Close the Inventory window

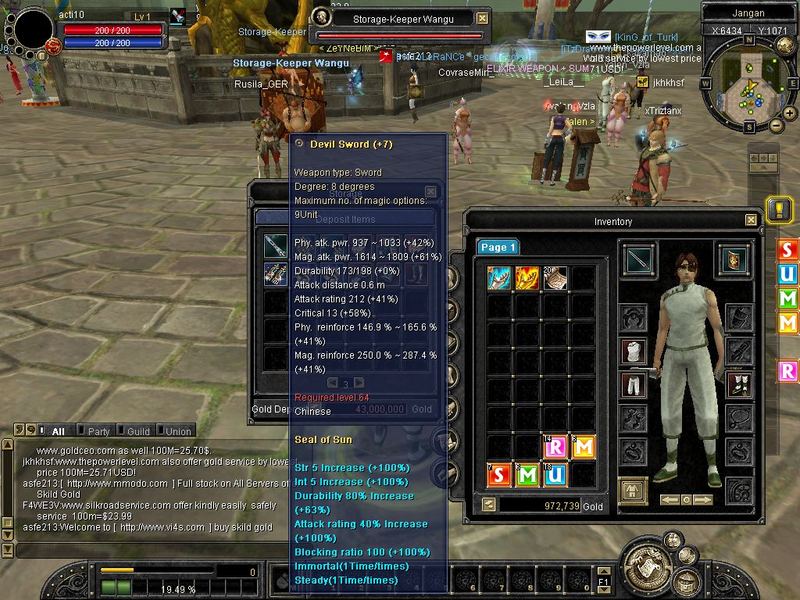(x=751, y=220)
